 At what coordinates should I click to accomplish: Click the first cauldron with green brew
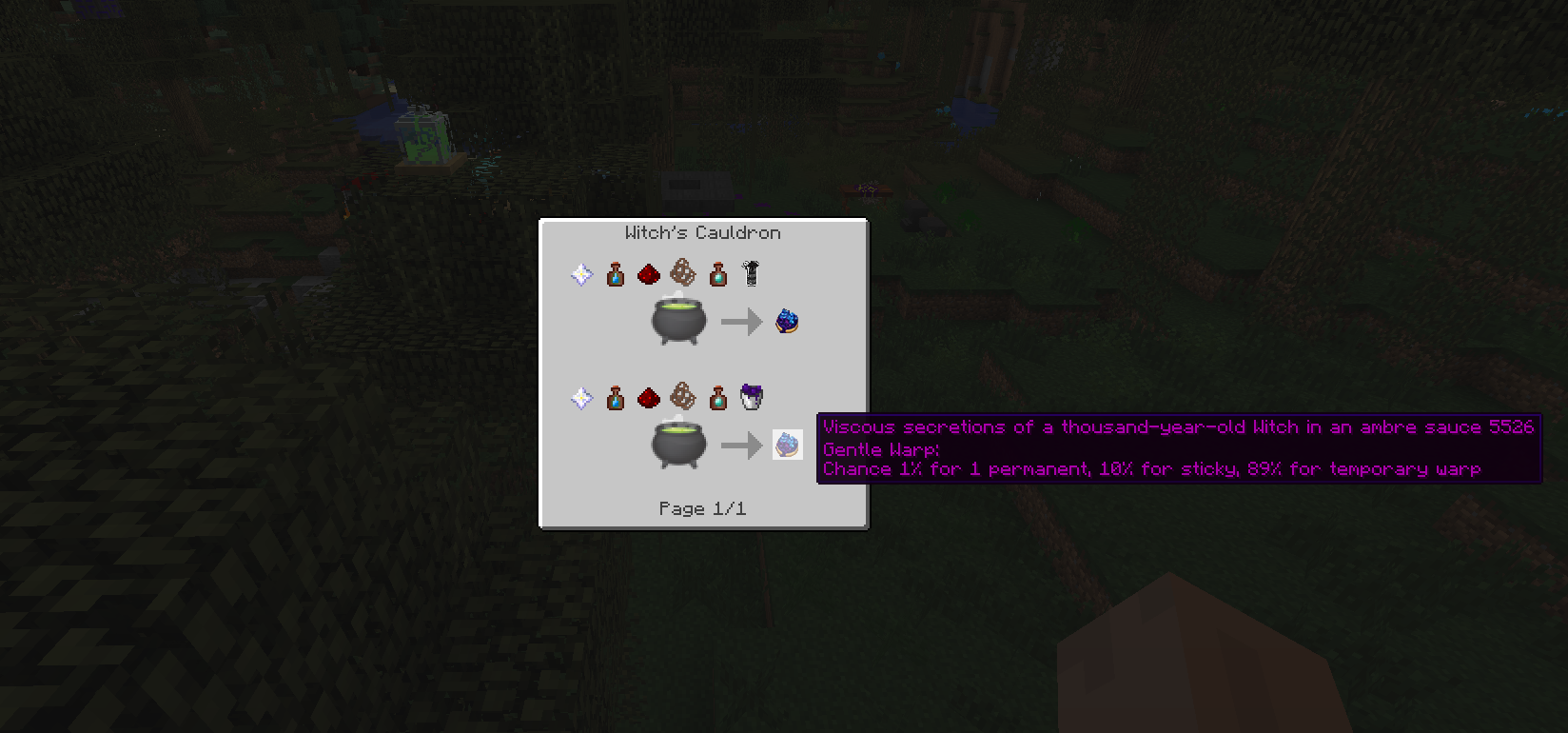(677, 321)
